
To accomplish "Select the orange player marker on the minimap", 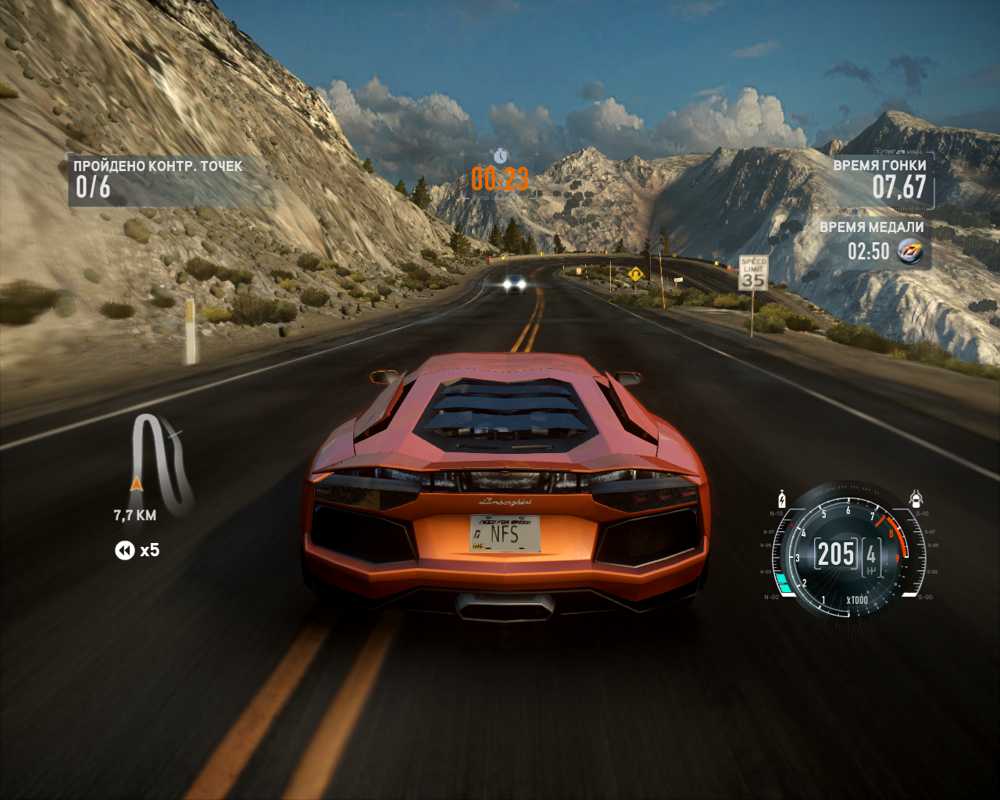I will pos(136,484).
